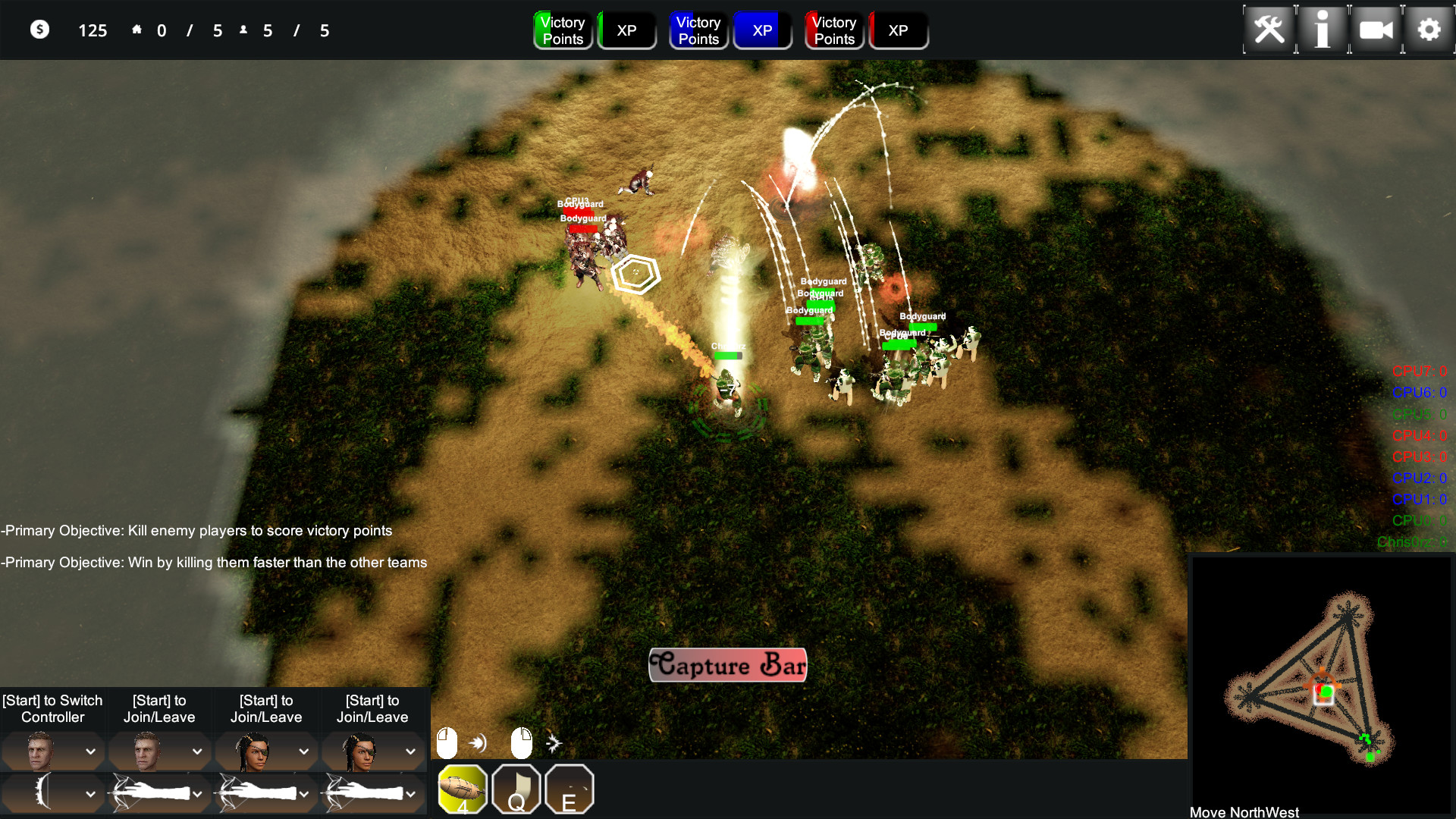1456x819 pixels.
Task: Click the info icon in the top right
Action: tap(1323, 30)
